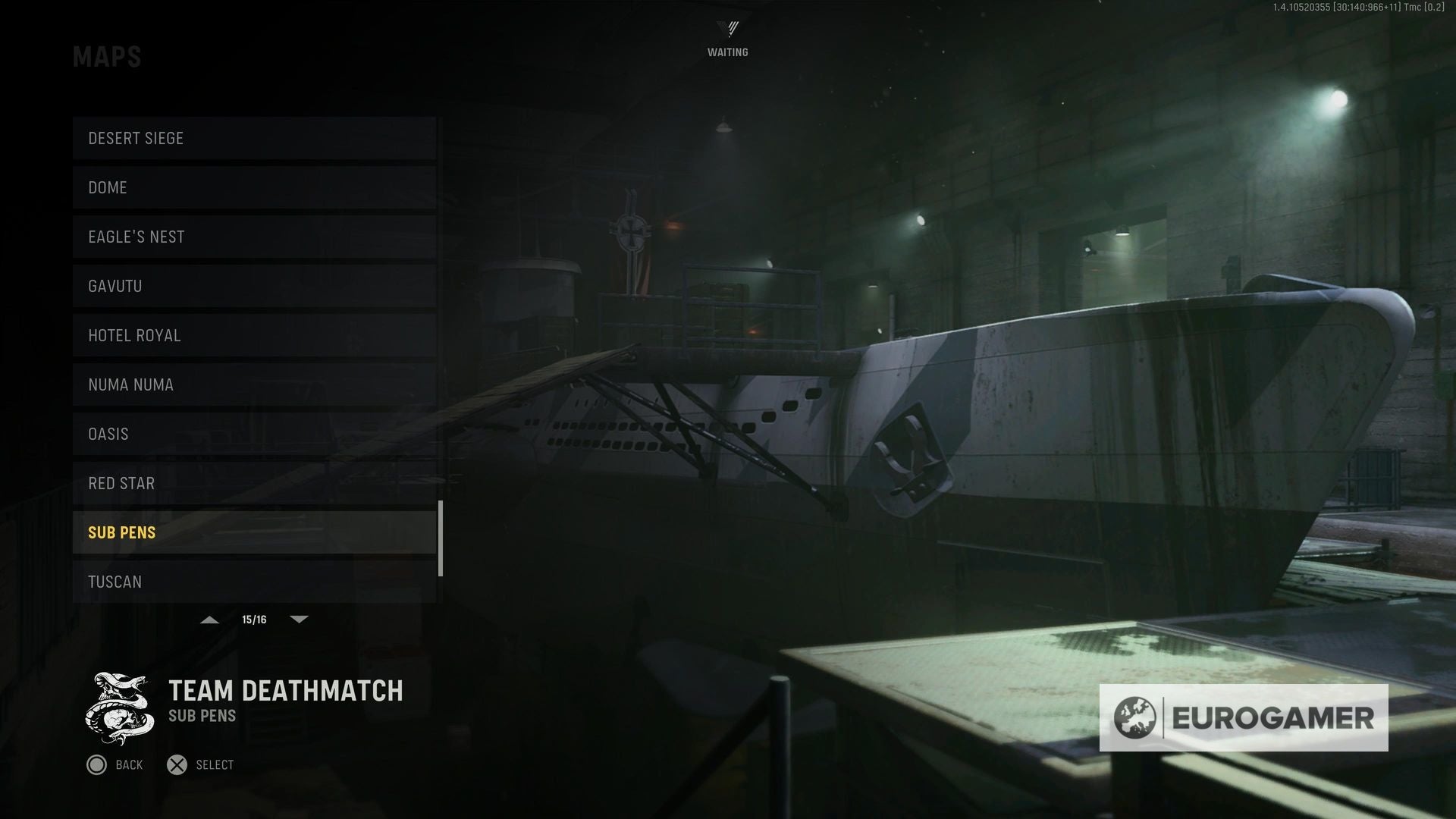Click the 15/16 page indicator
This screenshot has height=819, width=1456.
click(254, 619)
